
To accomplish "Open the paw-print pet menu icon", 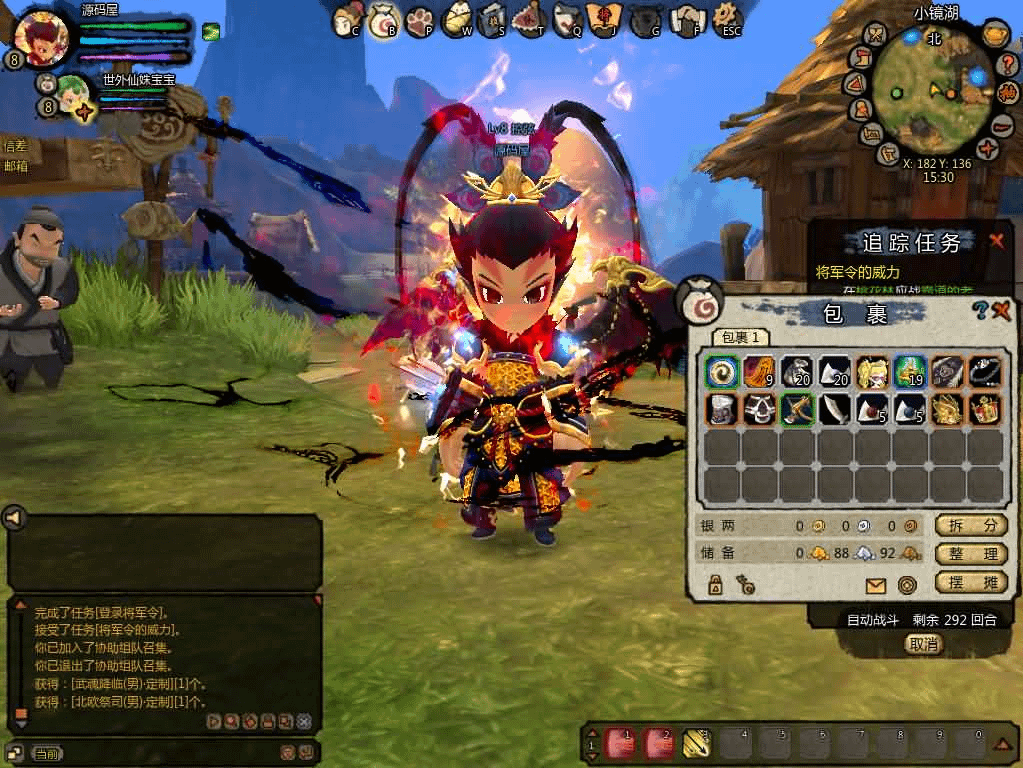I will [418, 18].
